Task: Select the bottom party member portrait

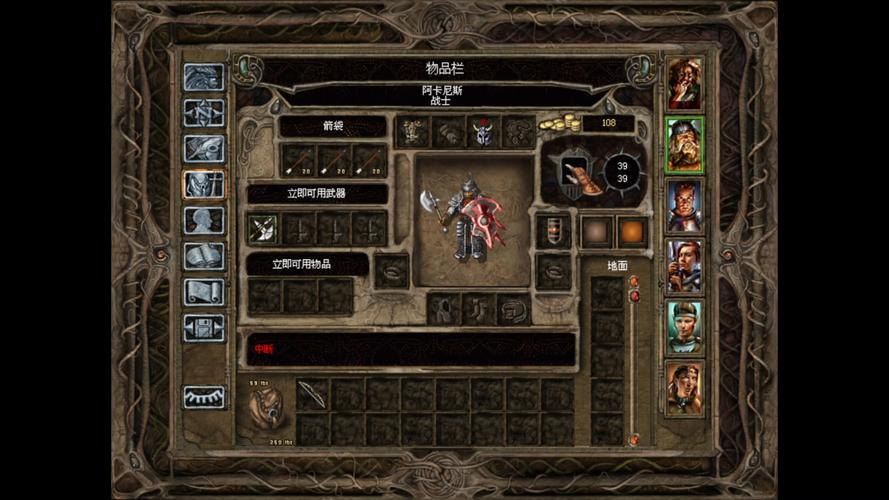Action: click(685, 388)
